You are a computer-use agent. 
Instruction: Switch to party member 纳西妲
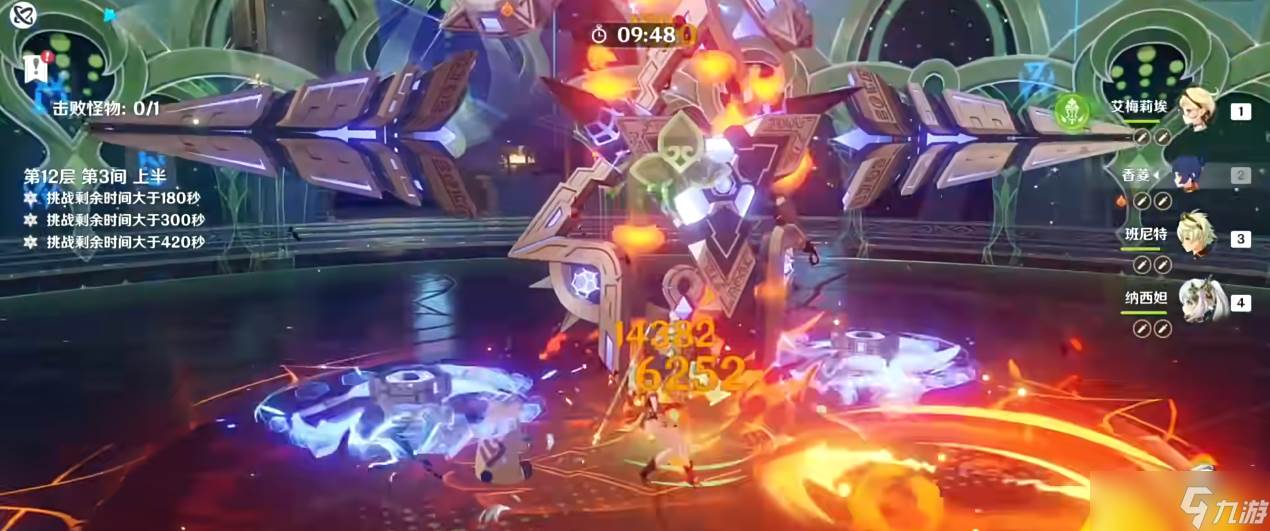pyautogui.click(x=1196, y=301)
